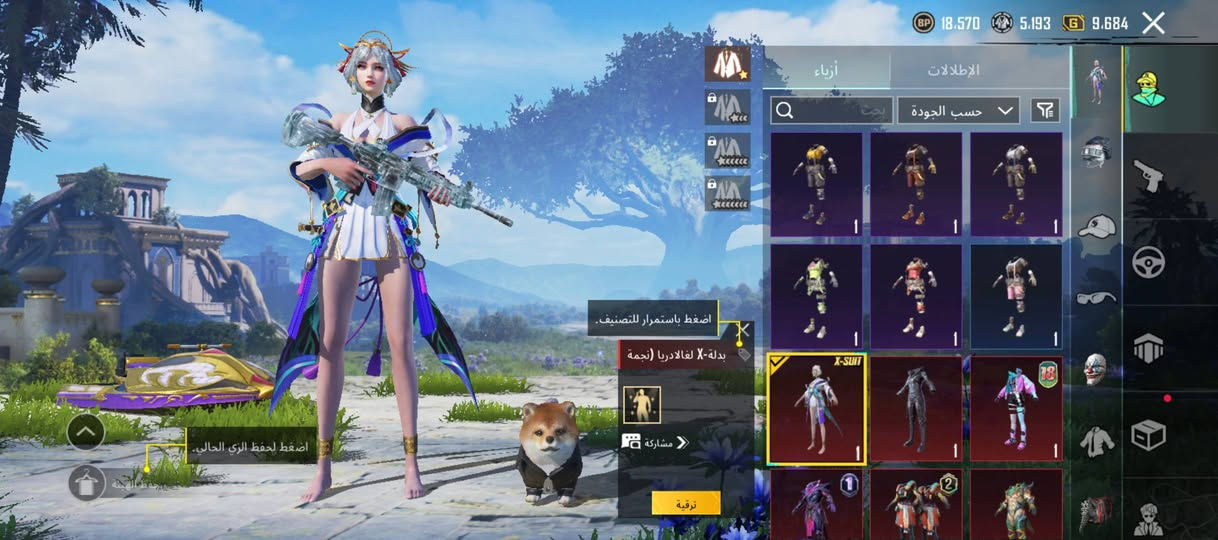The width and height of the screenshot is (1218, 540).
Task: Expand the up-arrow circle button
Action: point(87,432)
